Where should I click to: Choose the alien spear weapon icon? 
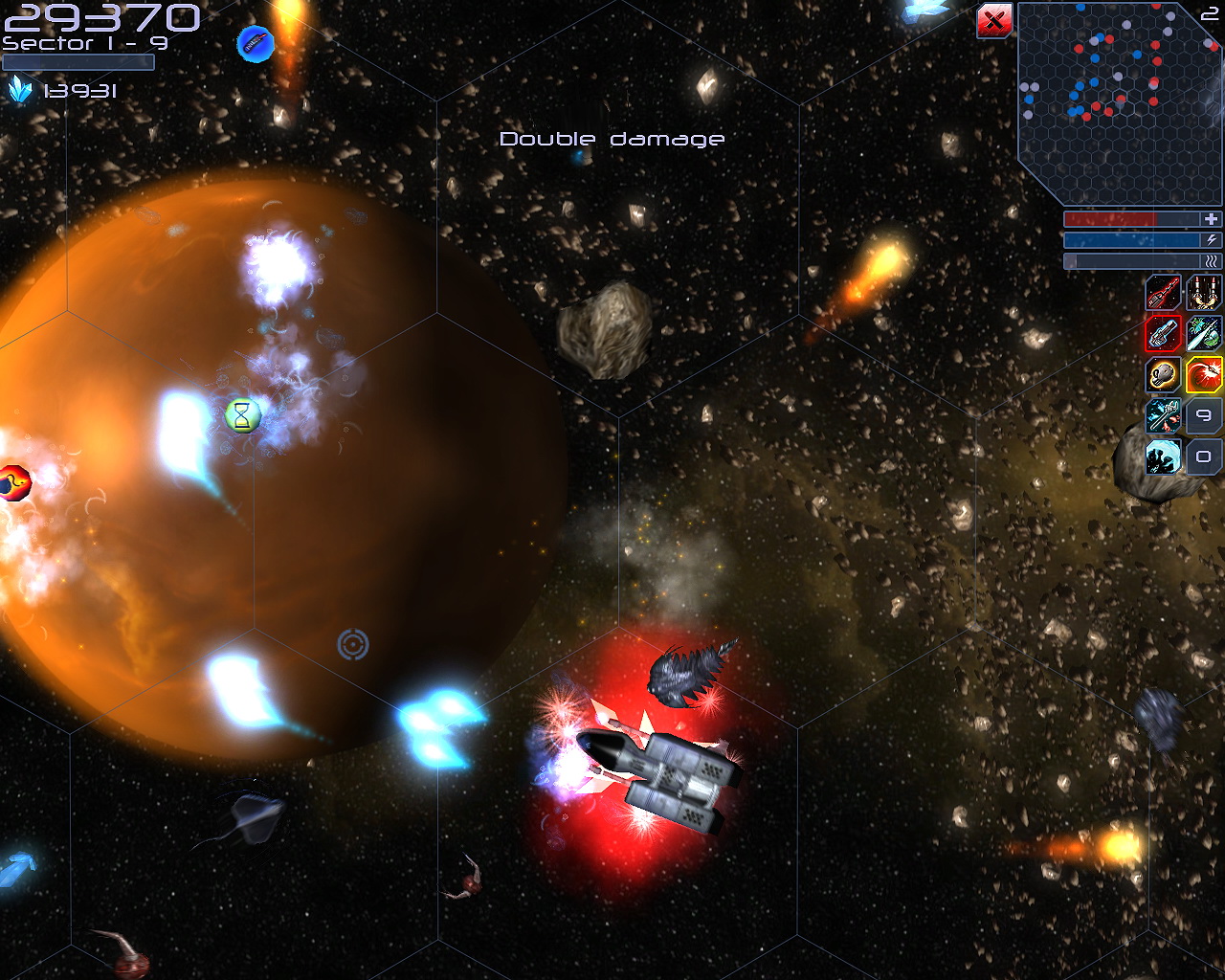(1202, 335)
